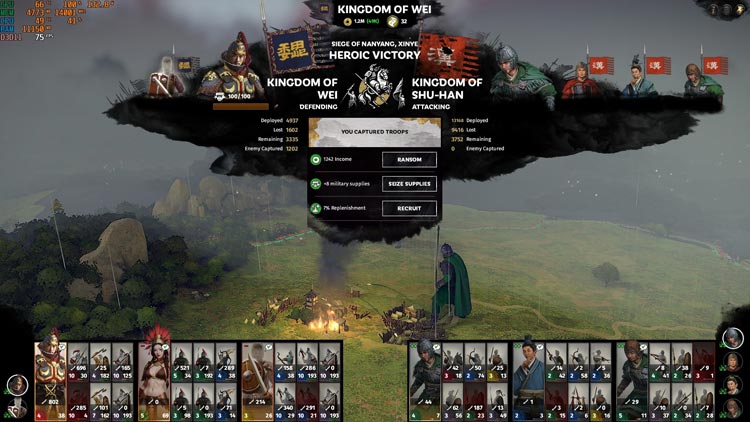Click the treasury gold coin icon
The height and width of the screenshot is (422, 750).
348,20
